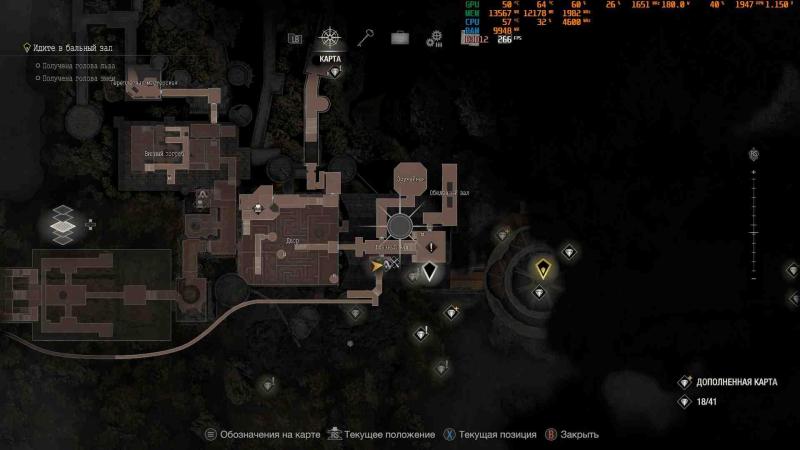Choose the 'Текущая позиция' option
Image resolution: width=800 pixels, height=450 pixels.
491,435
